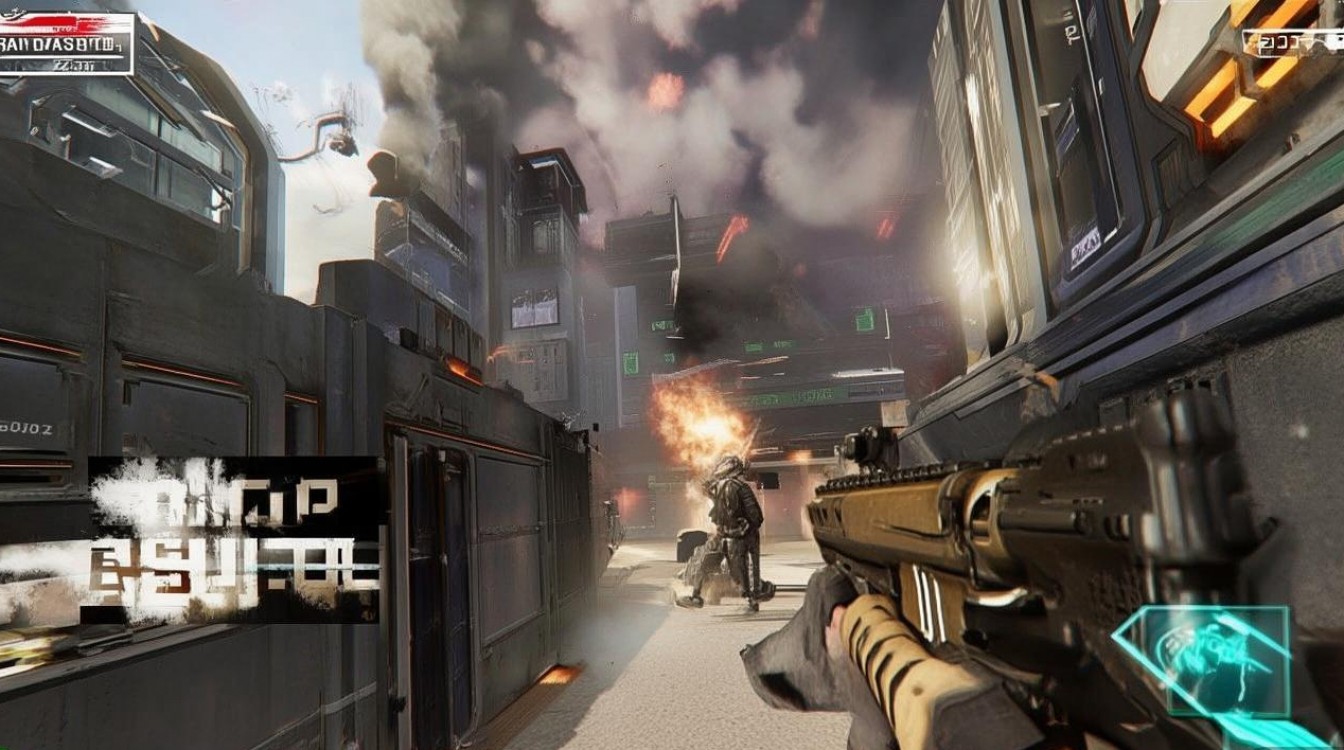Click the small white-framed counter badge

(x=1291, y=43)
